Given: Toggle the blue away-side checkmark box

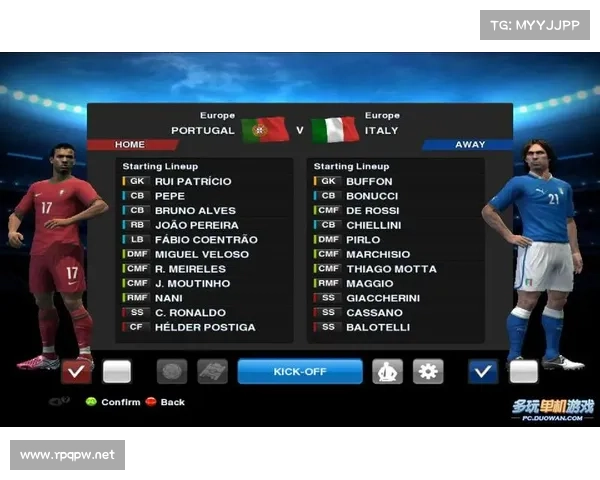Looking at the screenshot, I should pos(483,372).
